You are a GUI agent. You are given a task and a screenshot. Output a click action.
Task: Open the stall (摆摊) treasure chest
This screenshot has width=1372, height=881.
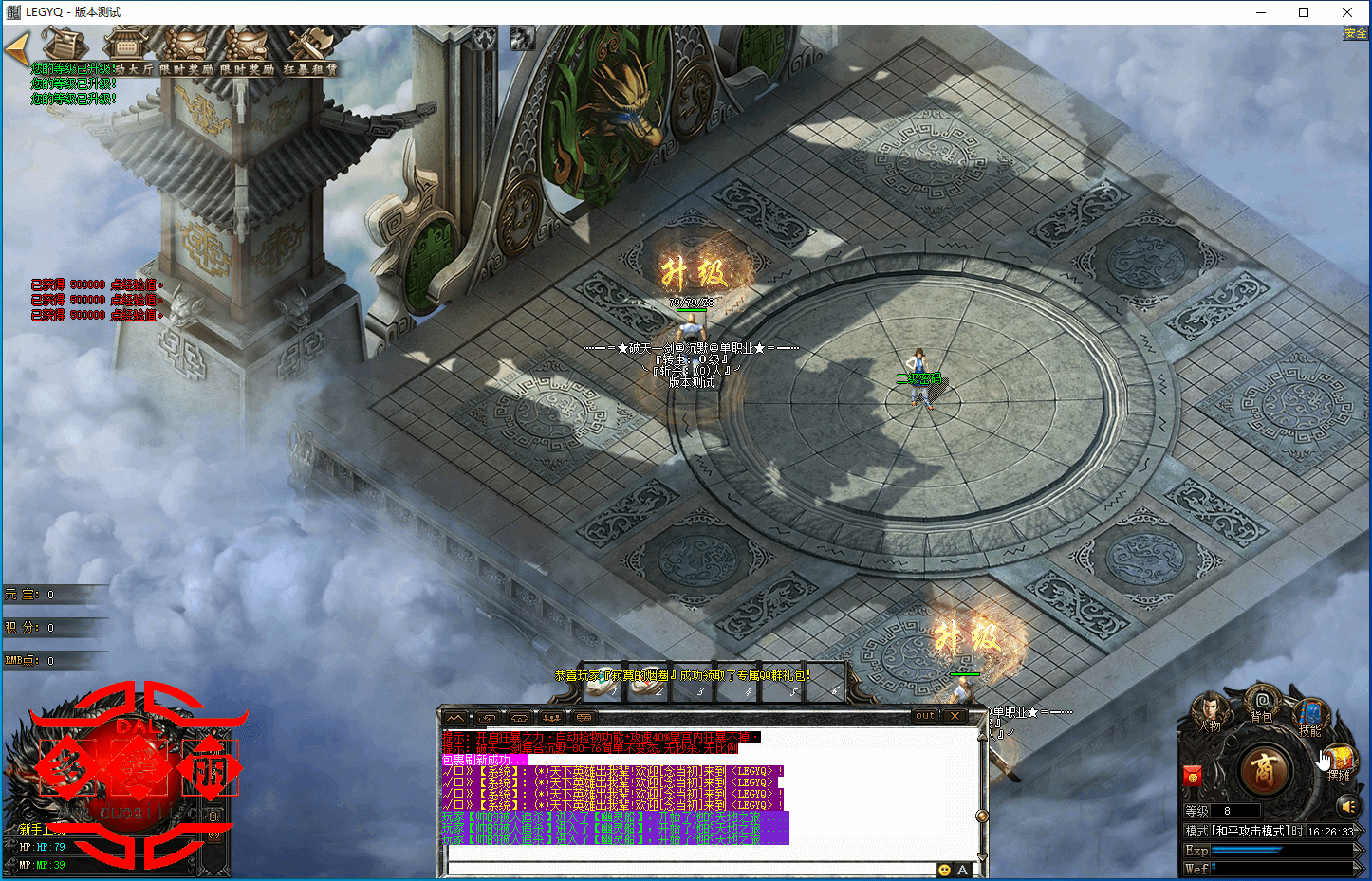pos(1340,761)
